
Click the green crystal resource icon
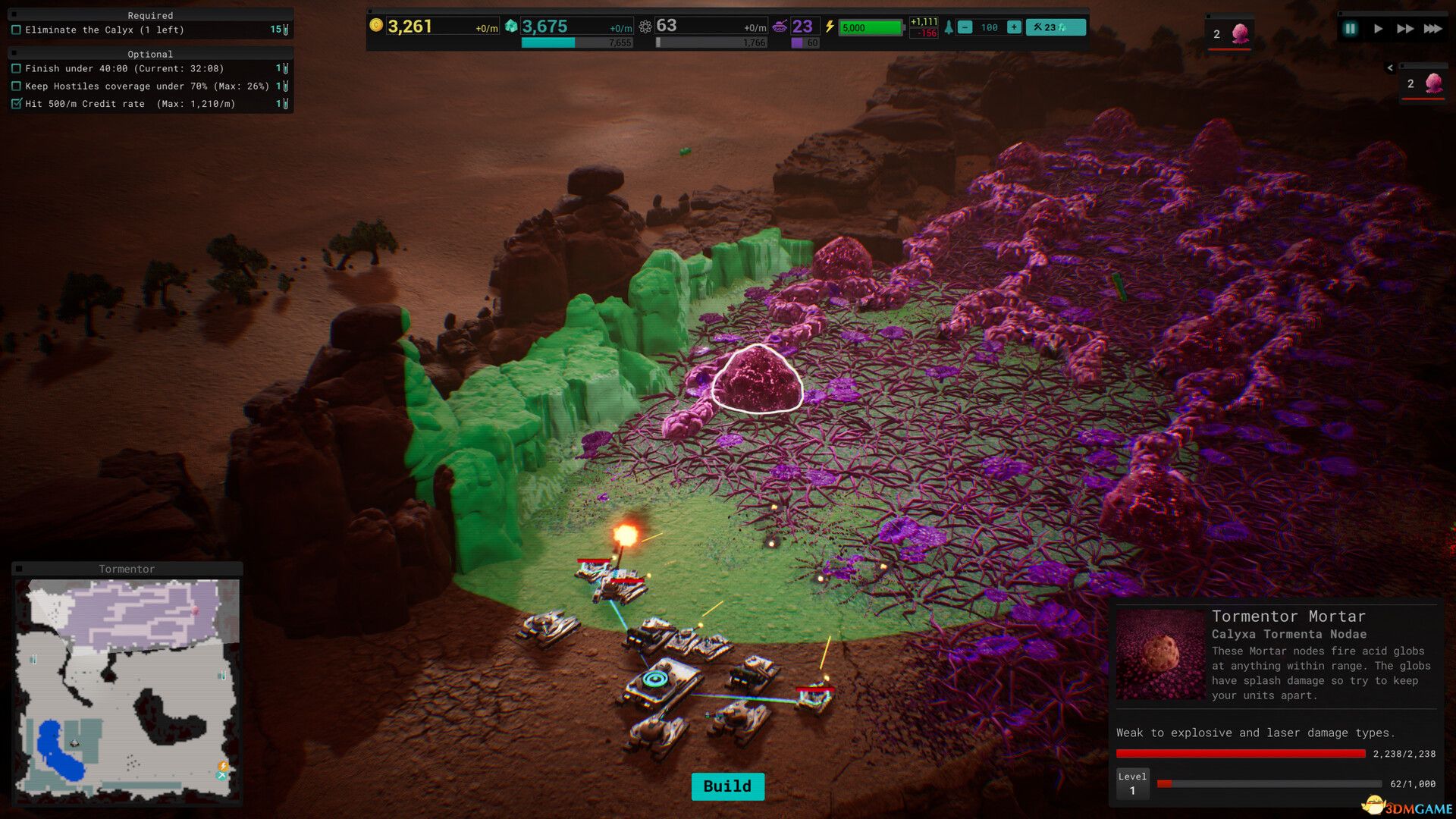(512, 25)
